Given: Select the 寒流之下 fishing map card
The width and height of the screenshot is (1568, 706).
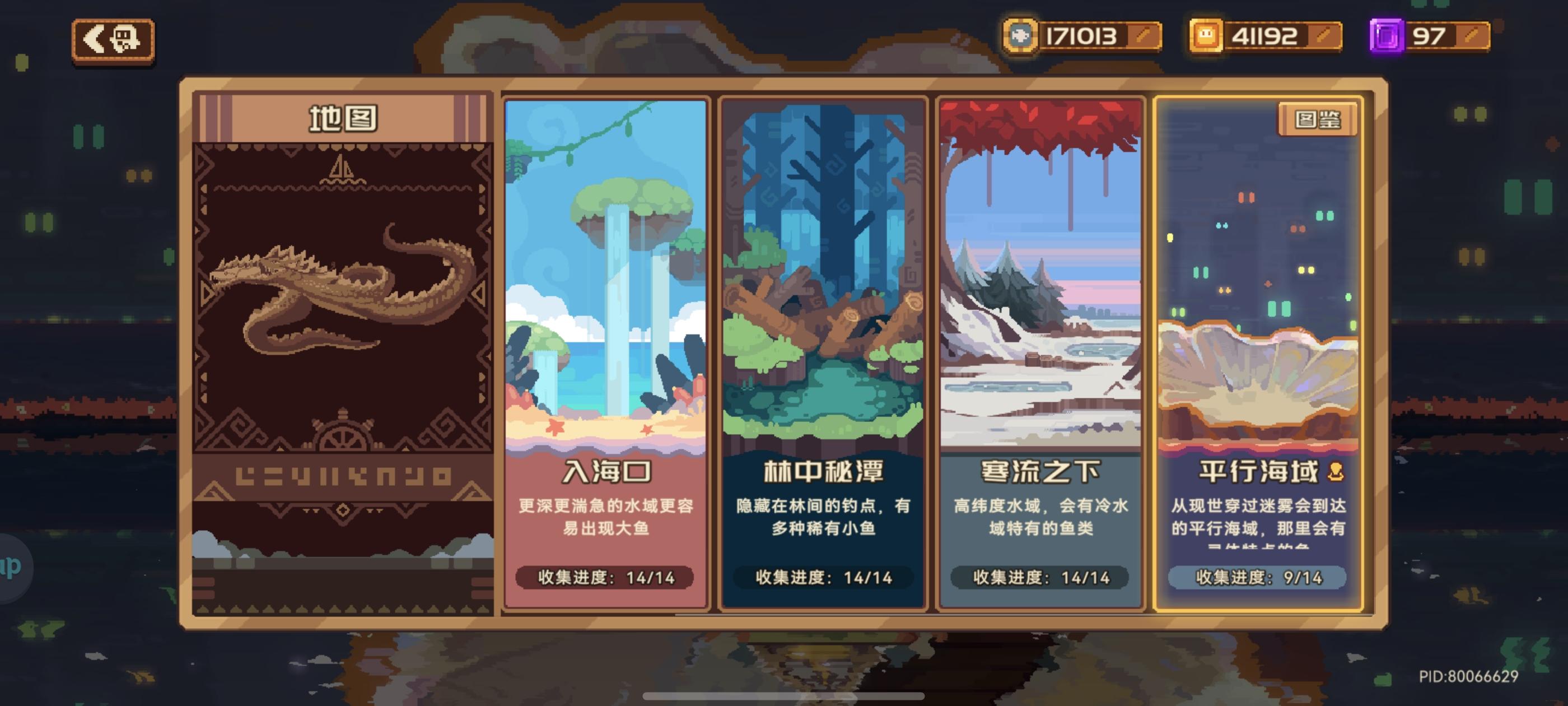Looking at the screenshot, I should 1040,305.
